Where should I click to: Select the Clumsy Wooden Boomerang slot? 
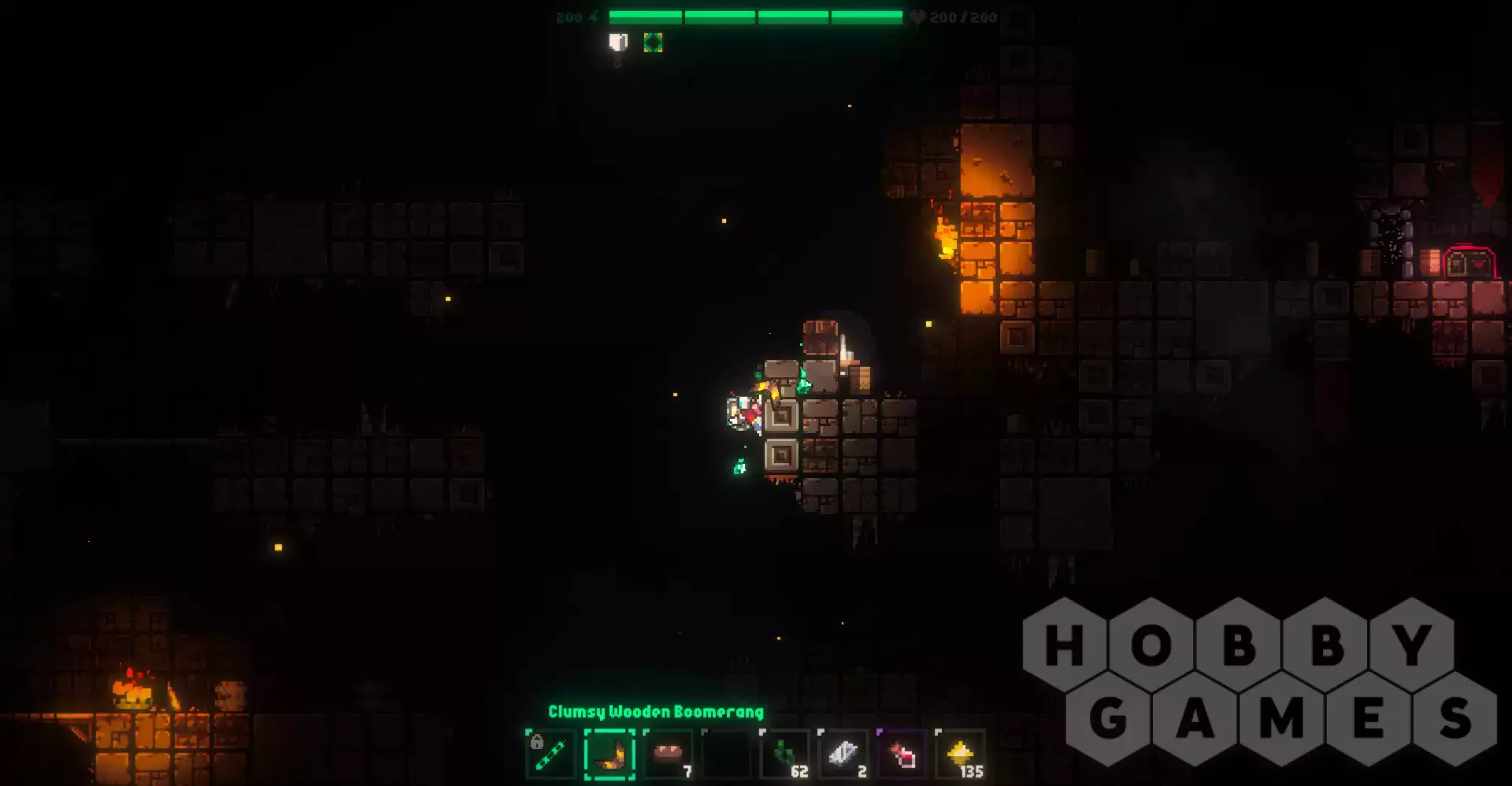click(610, 754)
